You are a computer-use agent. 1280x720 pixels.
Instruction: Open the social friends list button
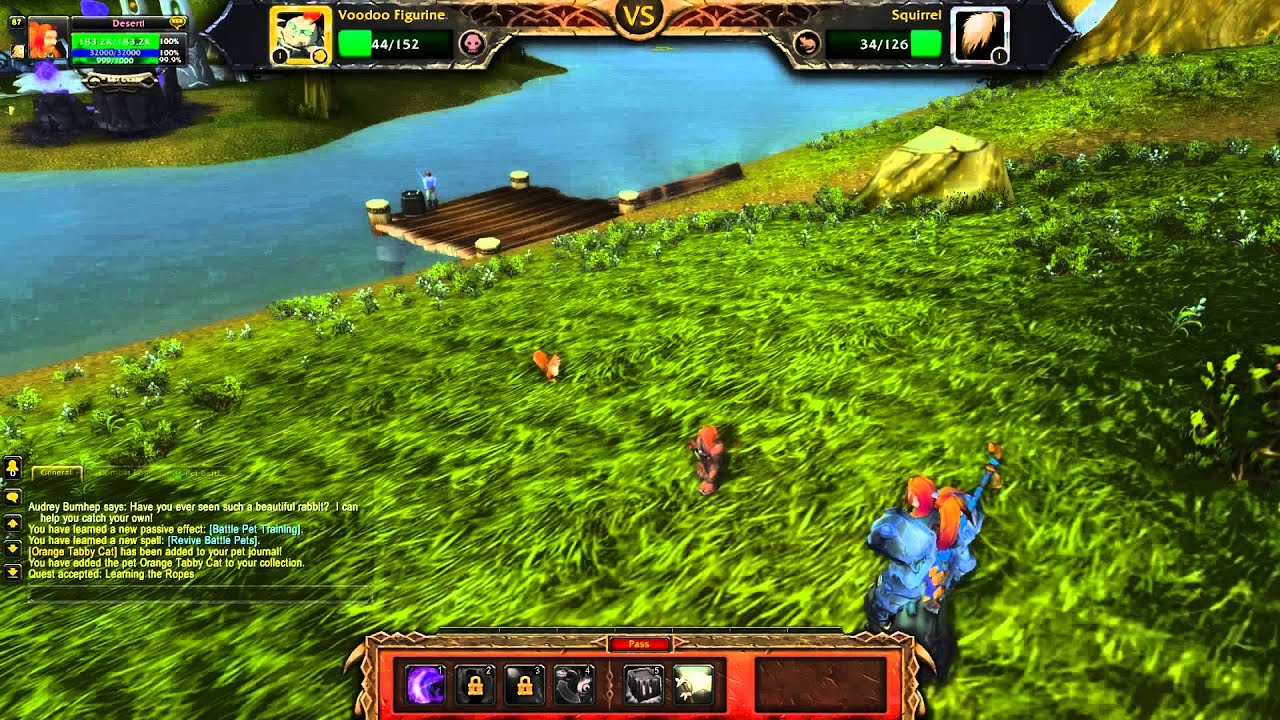(13, 468)
